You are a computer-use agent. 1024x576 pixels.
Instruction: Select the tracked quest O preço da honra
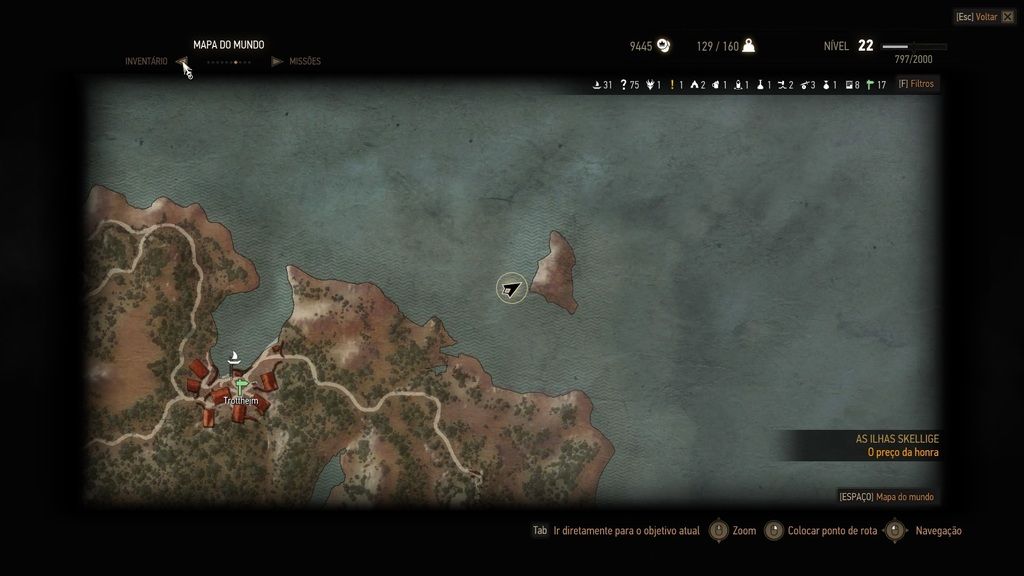click(x=902, y=452)
